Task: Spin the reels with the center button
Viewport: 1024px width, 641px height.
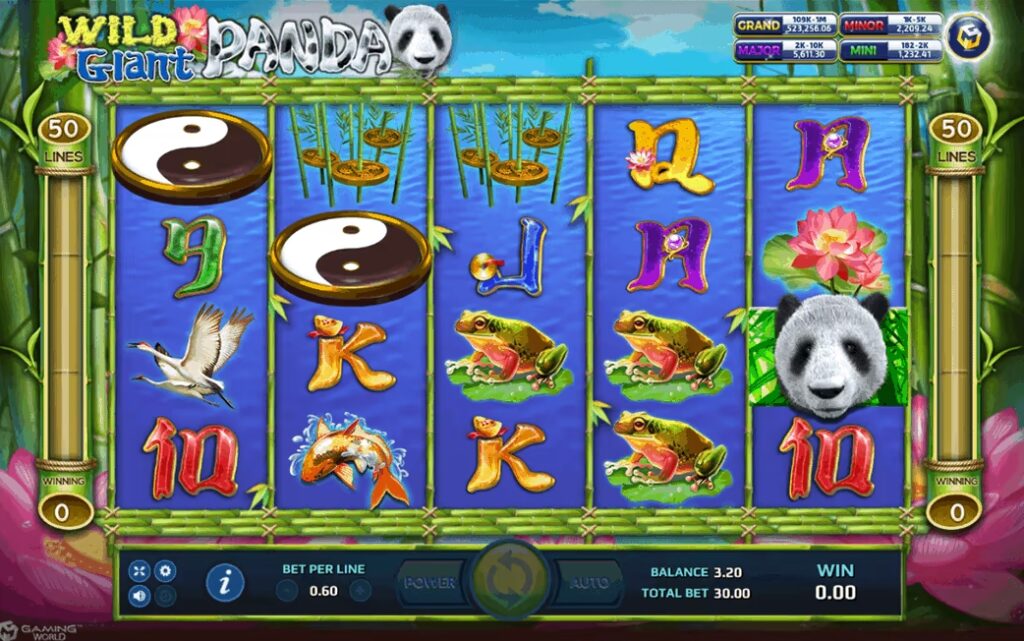Action: point(511,581)
